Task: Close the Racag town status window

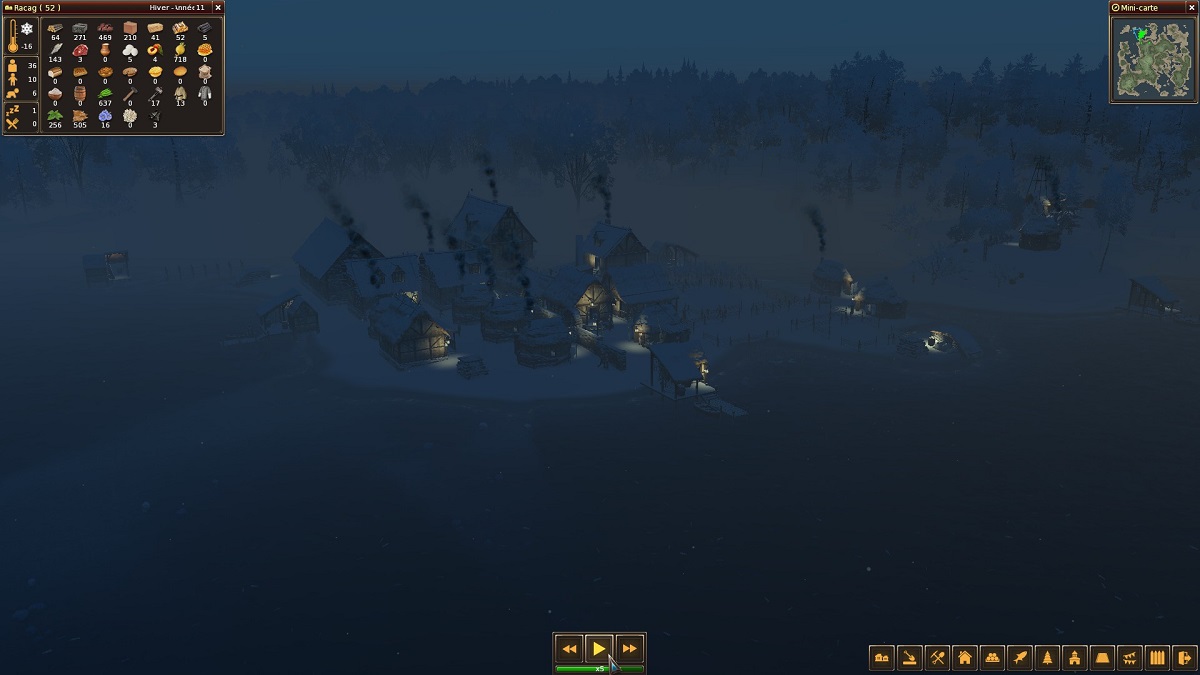Action: click(x=218, y=7)
